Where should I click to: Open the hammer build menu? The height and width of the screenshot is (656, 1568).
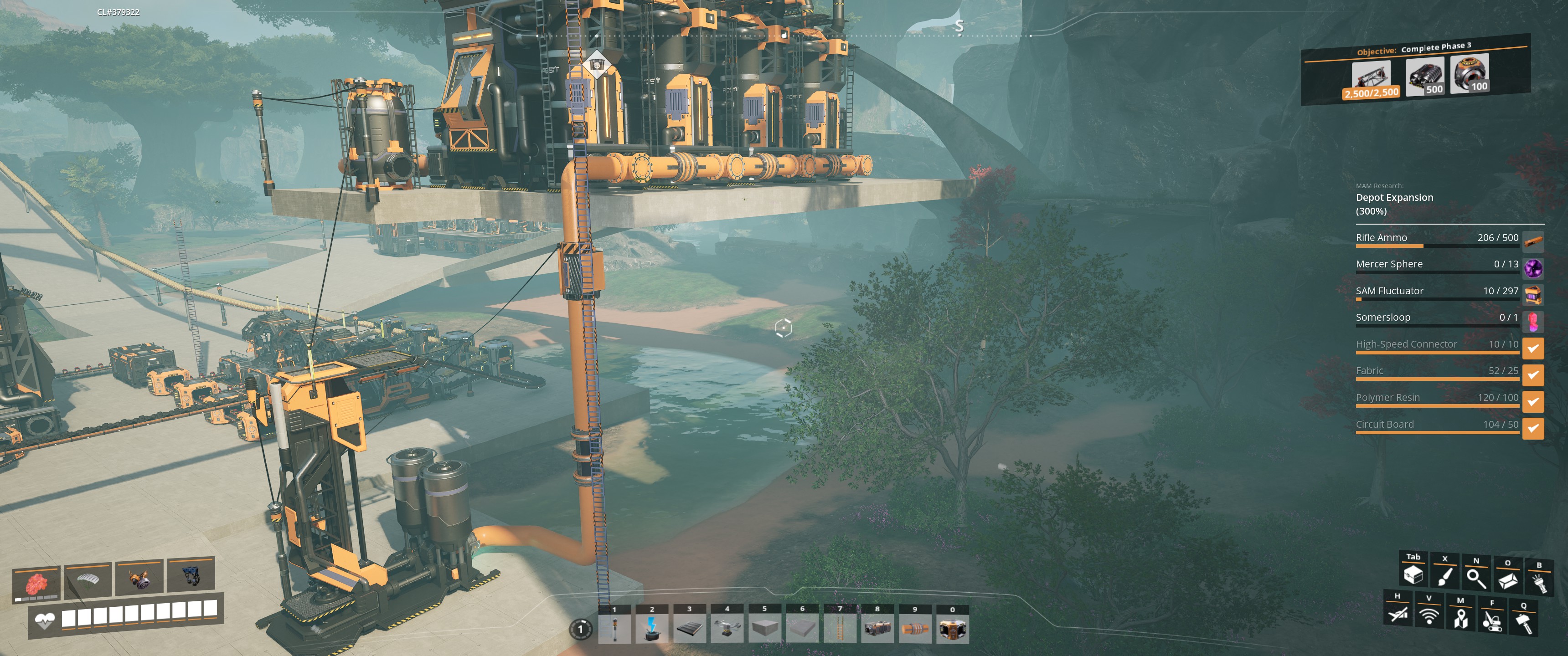click(x=1524, y=623)
